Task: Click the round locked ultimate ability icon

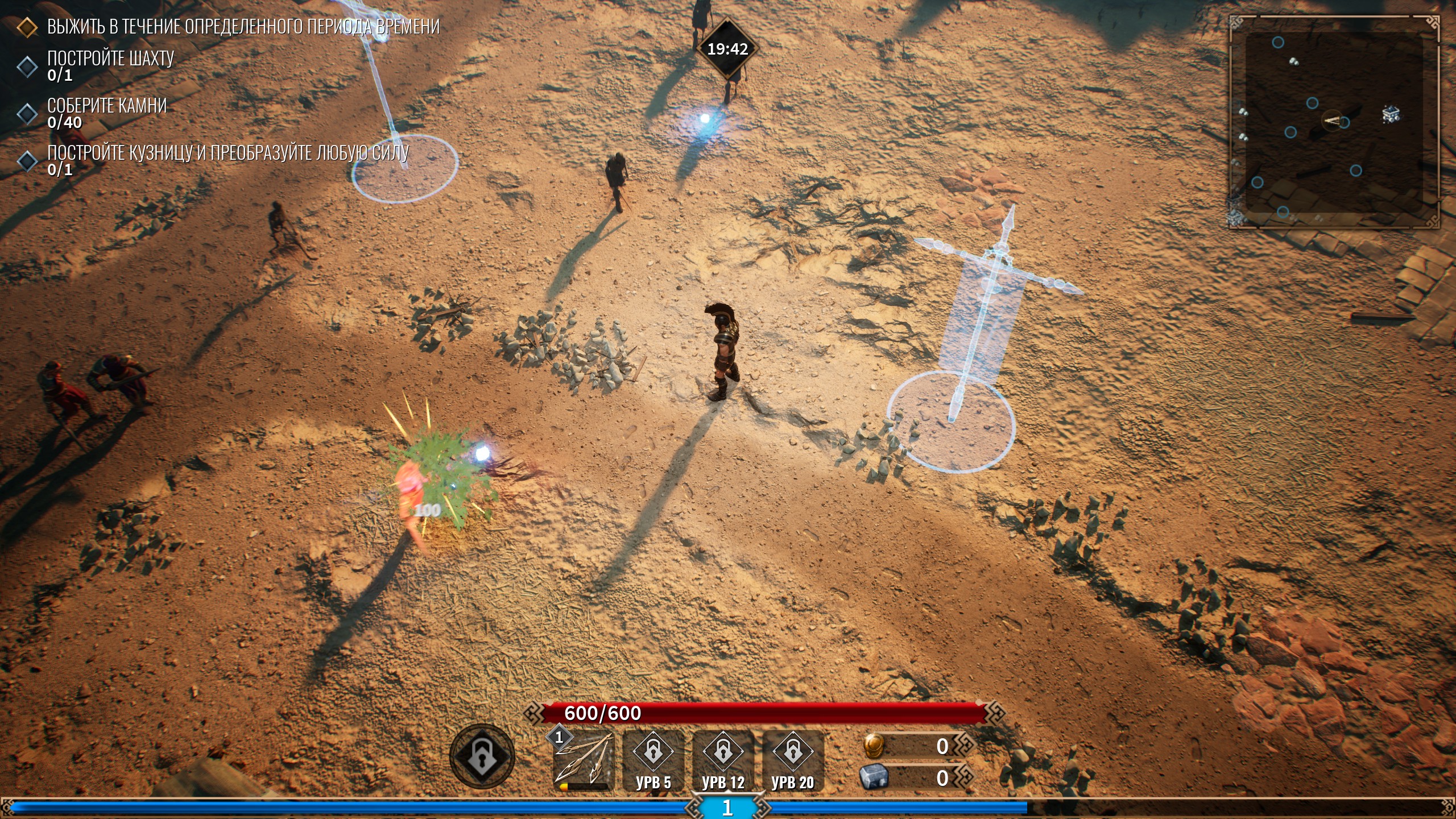Action: pos(482,756)
